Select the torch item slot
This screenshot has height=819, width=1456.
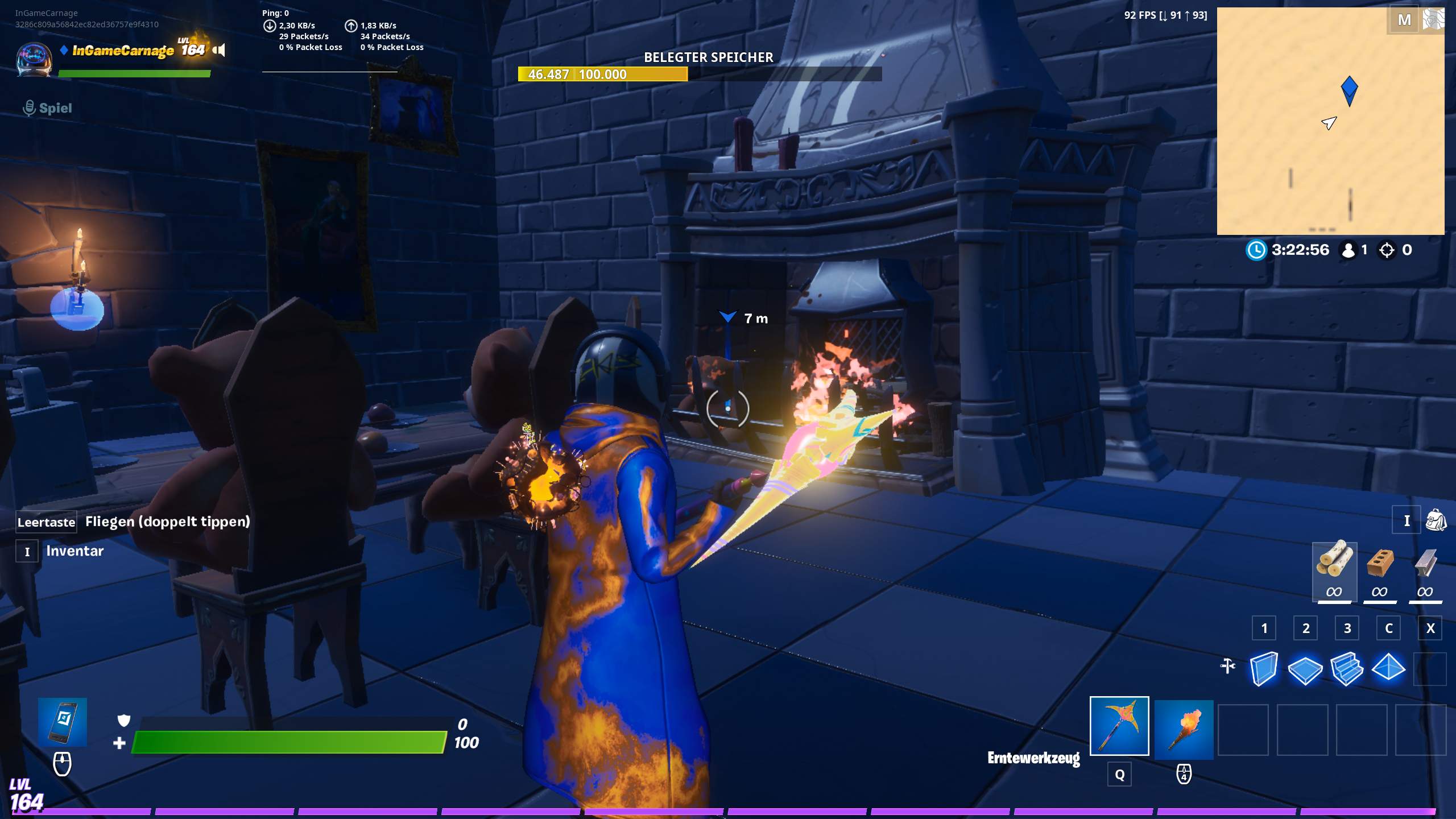[x=1184, y=729]
